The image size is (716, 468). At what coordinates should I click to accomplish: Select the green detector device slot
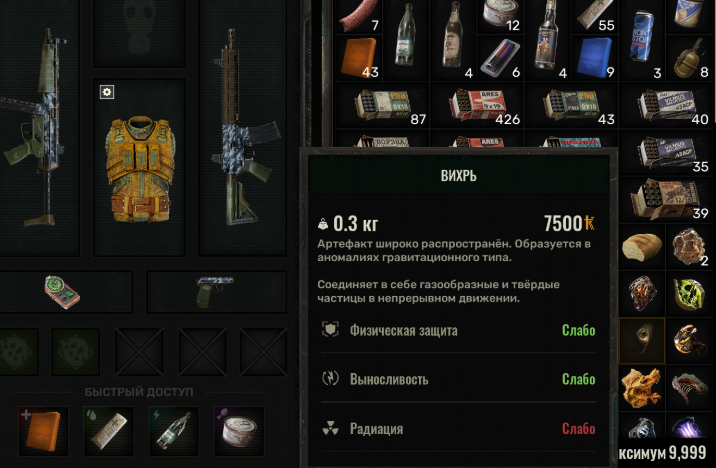(64, 291)
